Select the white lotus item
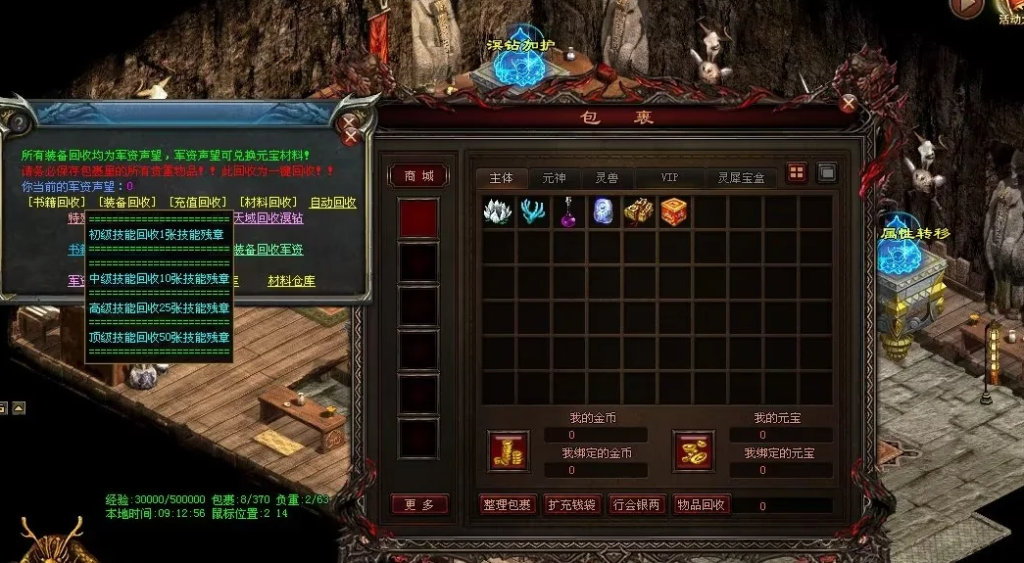This screenshot has height=563, width=1024. [497, 211]
